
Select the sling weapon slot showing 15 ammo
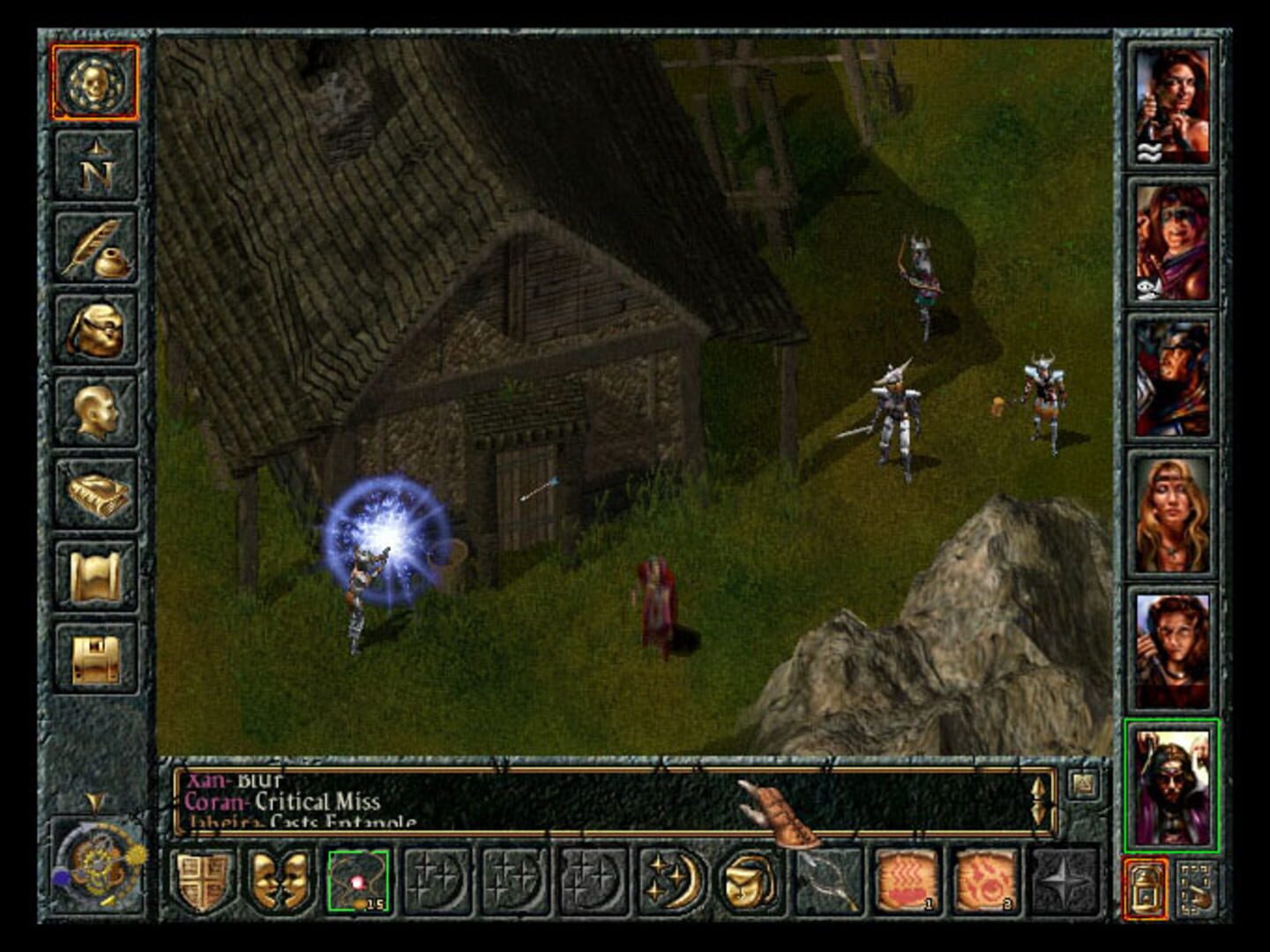358,883
